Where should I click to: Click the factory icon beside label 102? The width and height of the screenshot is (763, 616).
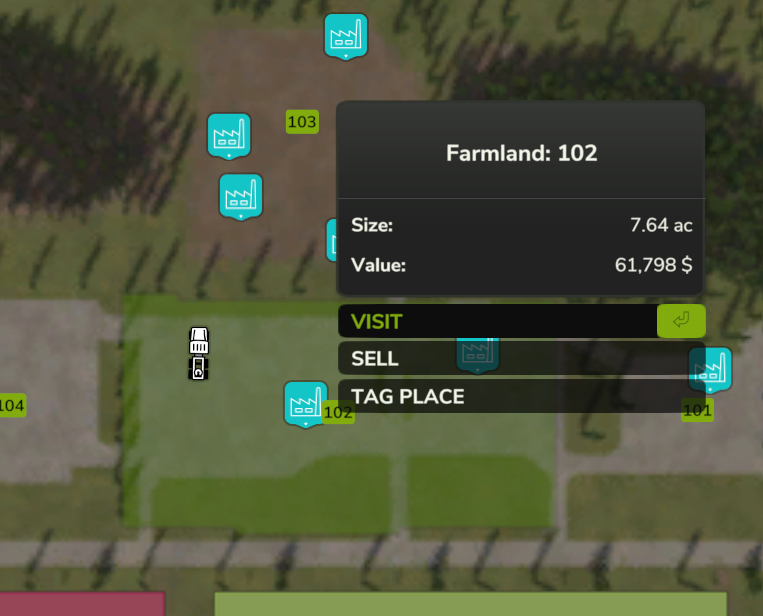(x=305, y=403)
